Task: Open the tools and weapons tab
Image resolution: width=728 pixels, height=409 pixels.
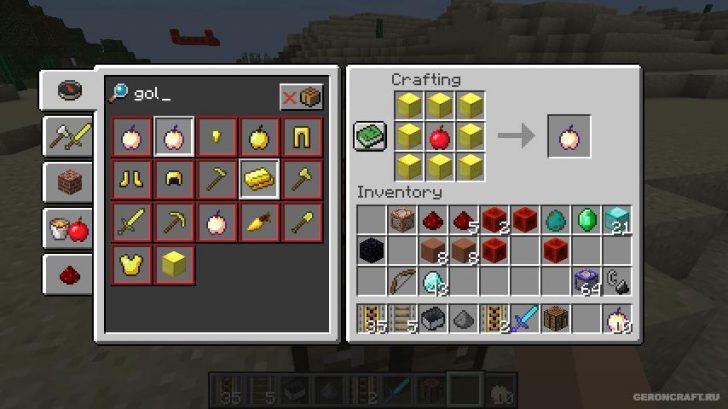Action: (67, 137)
